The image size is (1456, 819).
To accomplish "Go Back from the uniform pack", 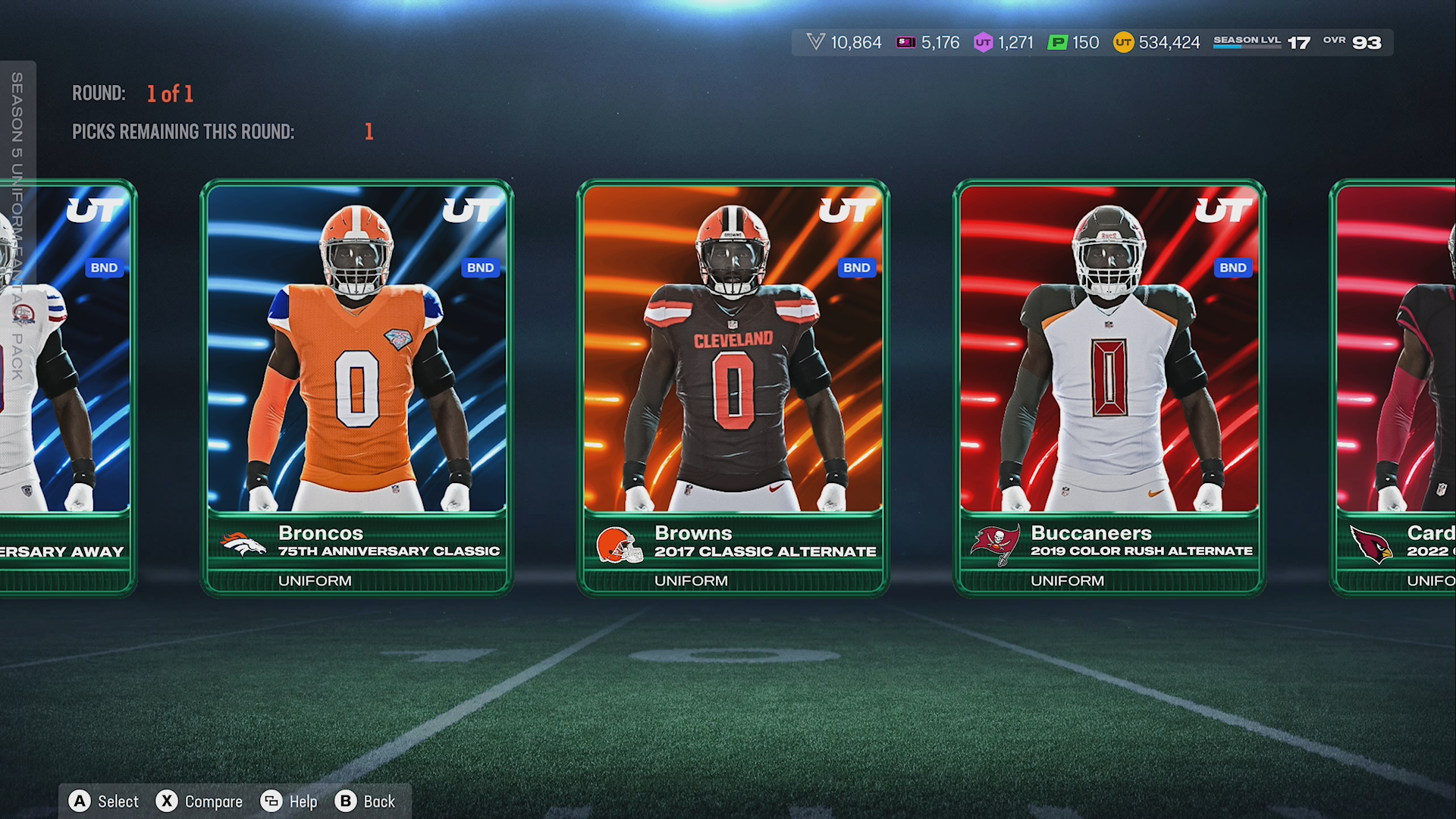I will pos(366,802).
